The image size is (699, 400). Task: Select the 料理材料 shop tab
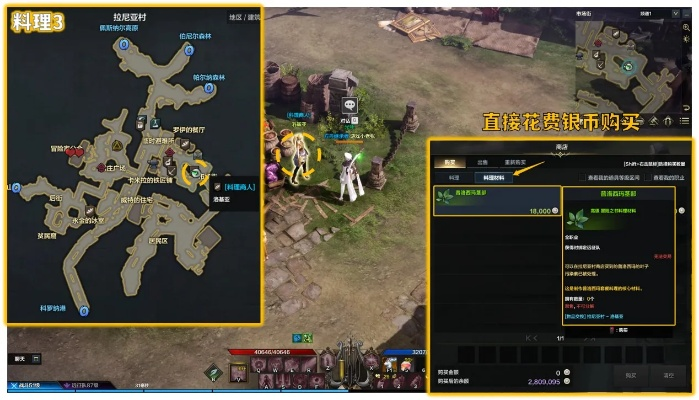486,177
